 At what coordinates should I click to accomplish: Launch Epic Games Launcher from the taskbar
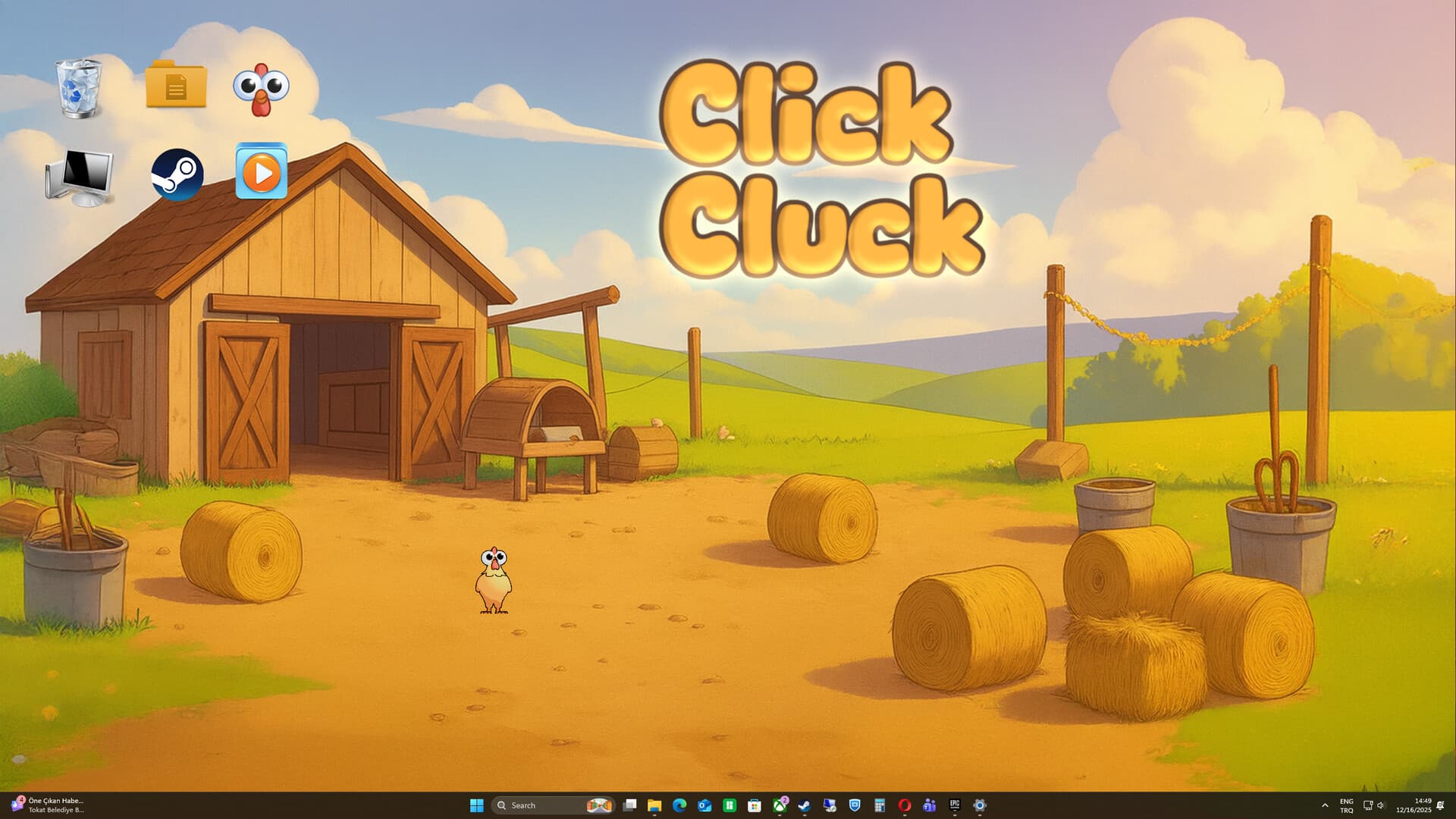point(955,805)
